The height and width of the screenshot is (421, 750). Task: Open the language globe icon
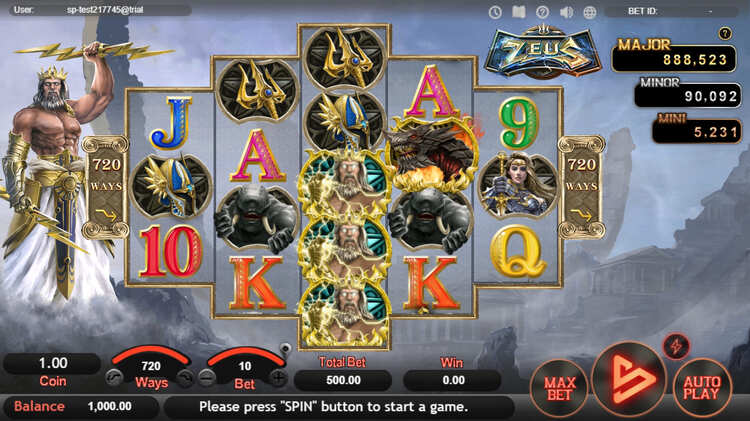(x=590, y=12)
